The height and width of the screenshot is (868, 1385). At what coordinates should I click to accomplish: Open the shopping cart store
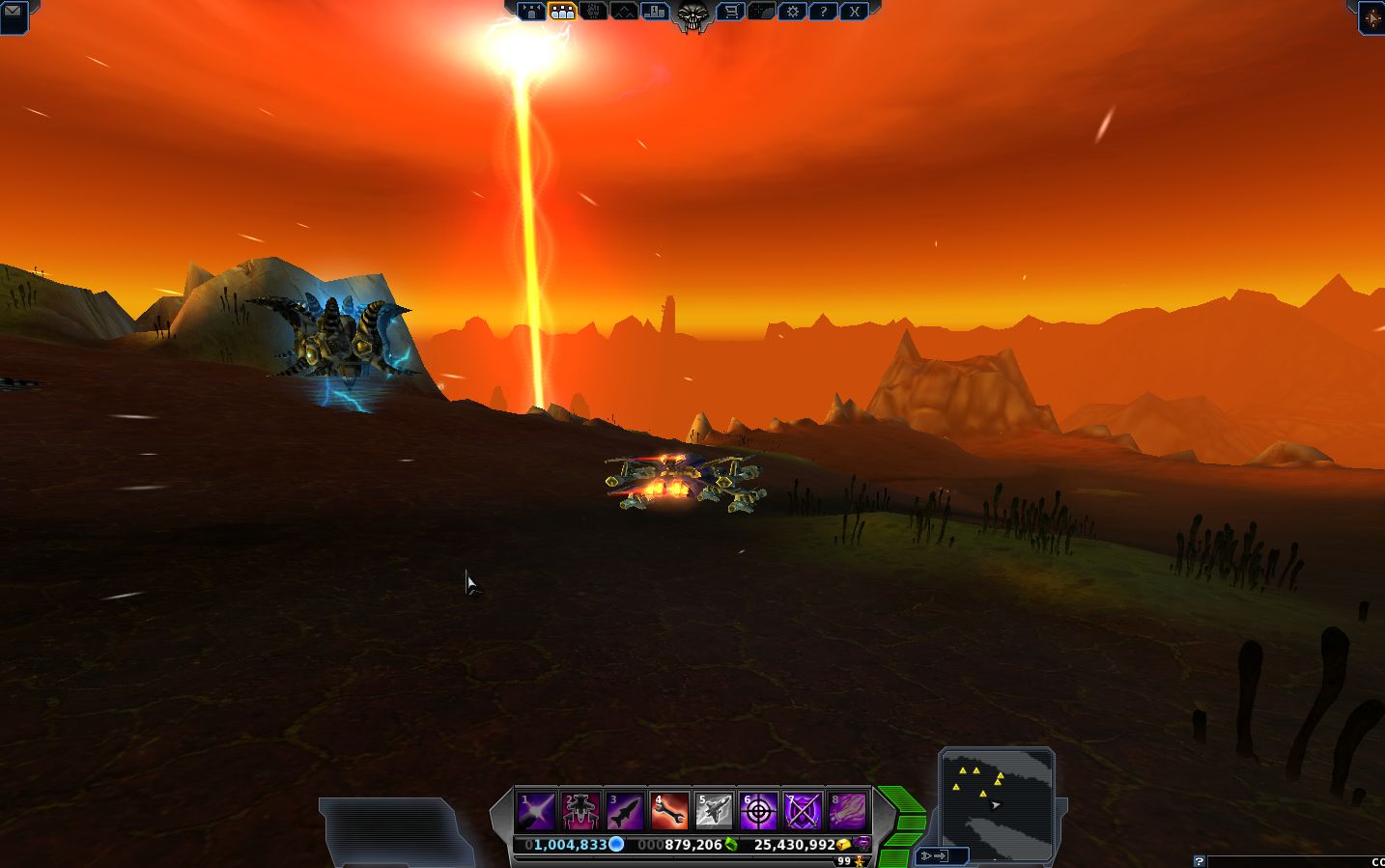731,12
